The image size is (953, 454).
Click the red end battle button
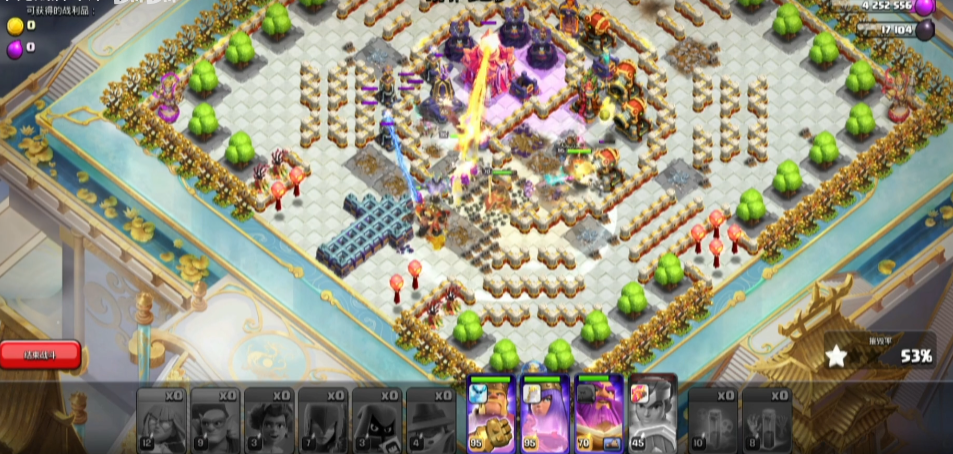coord(40,353)
